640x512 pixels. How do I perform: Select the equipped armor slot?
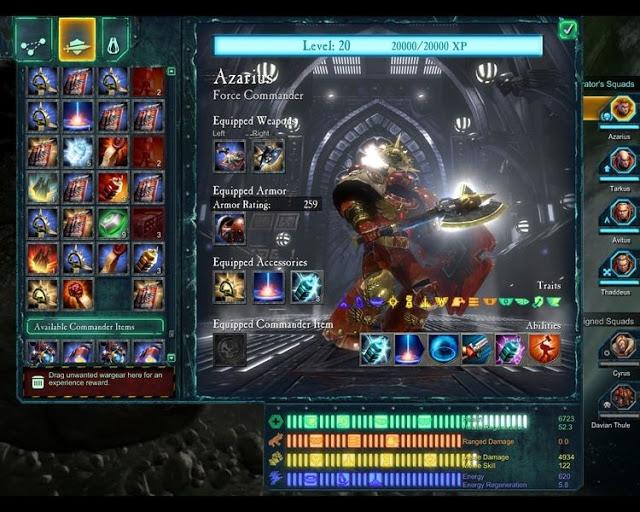point(229,228)
